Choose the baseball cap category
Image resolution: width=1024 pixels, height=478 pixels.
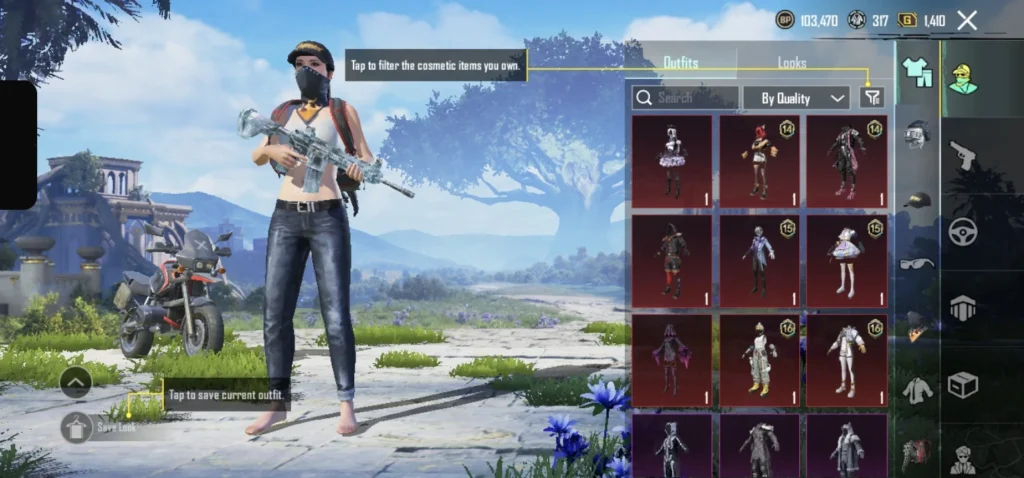917,201
